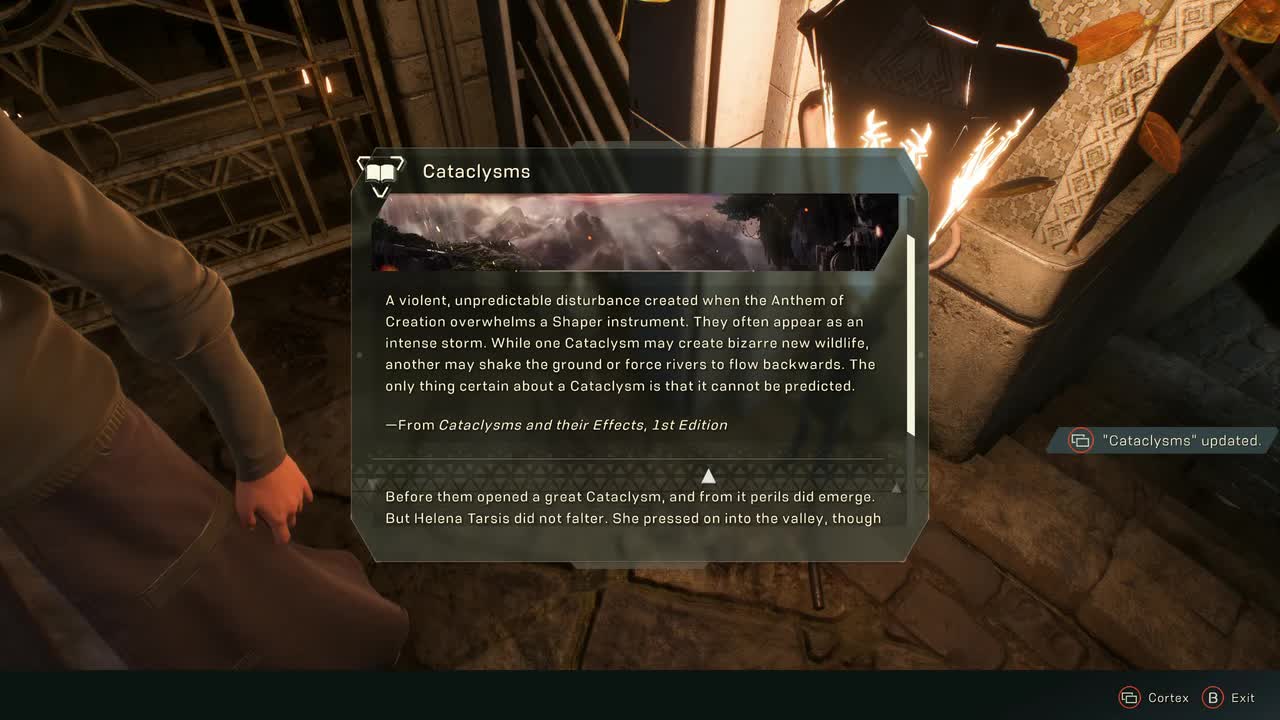Viewport: 1280px width, 720px height.
Task: Click the scrollbar of the Cataclysms entry
Action: click(910, 335)
